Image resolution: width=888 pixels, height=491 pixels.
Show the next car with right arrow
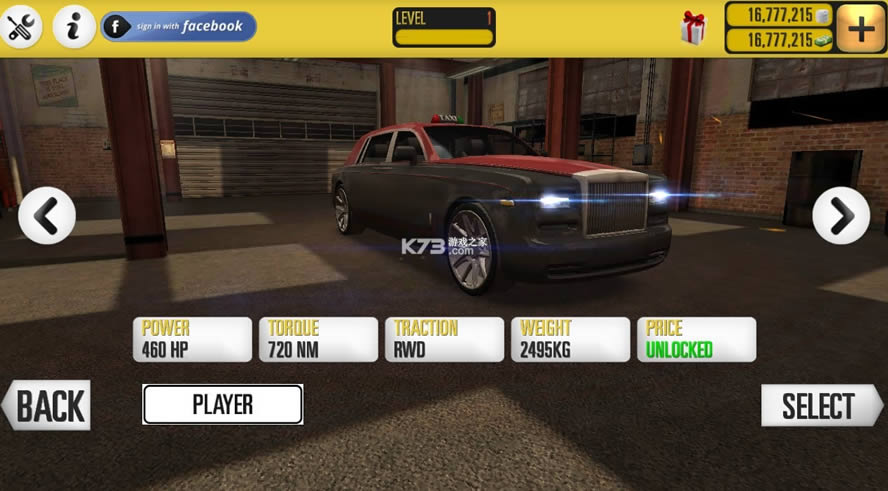tap(841, 215)
